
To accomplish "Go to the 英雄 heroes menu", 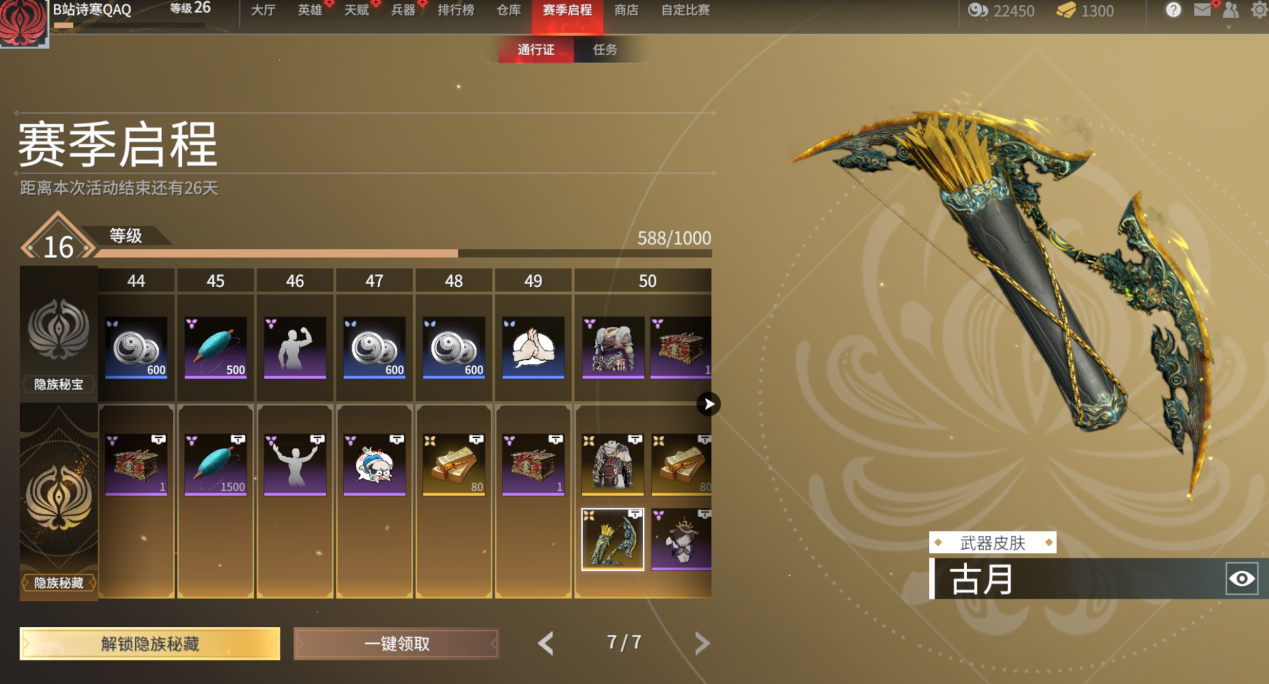I will [310, 11].
